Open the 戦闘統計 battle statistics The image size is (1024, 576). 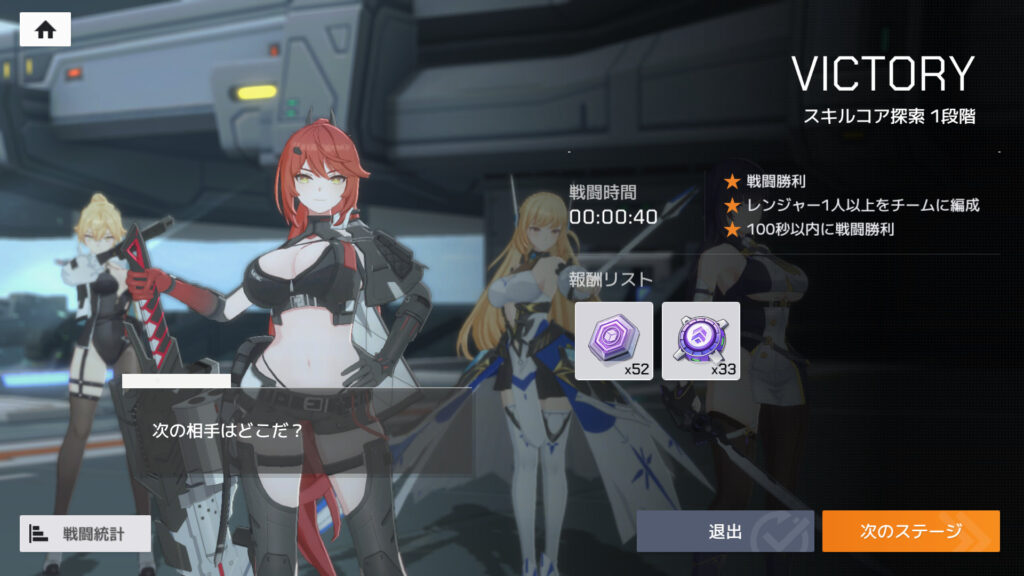[x=85, y=533]
